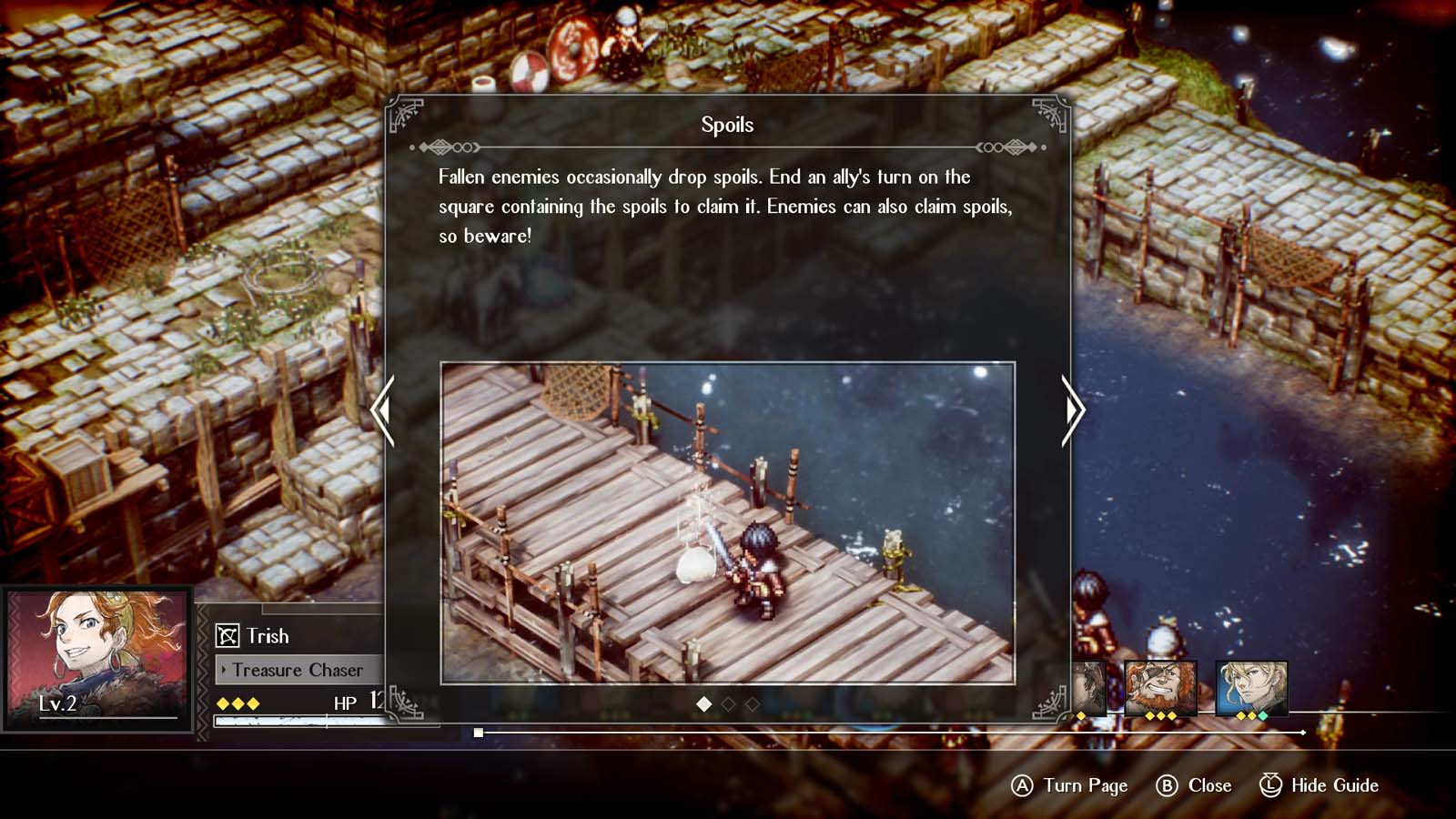Click a yellow TP diamond under Trish's name

tap(223, 703)
